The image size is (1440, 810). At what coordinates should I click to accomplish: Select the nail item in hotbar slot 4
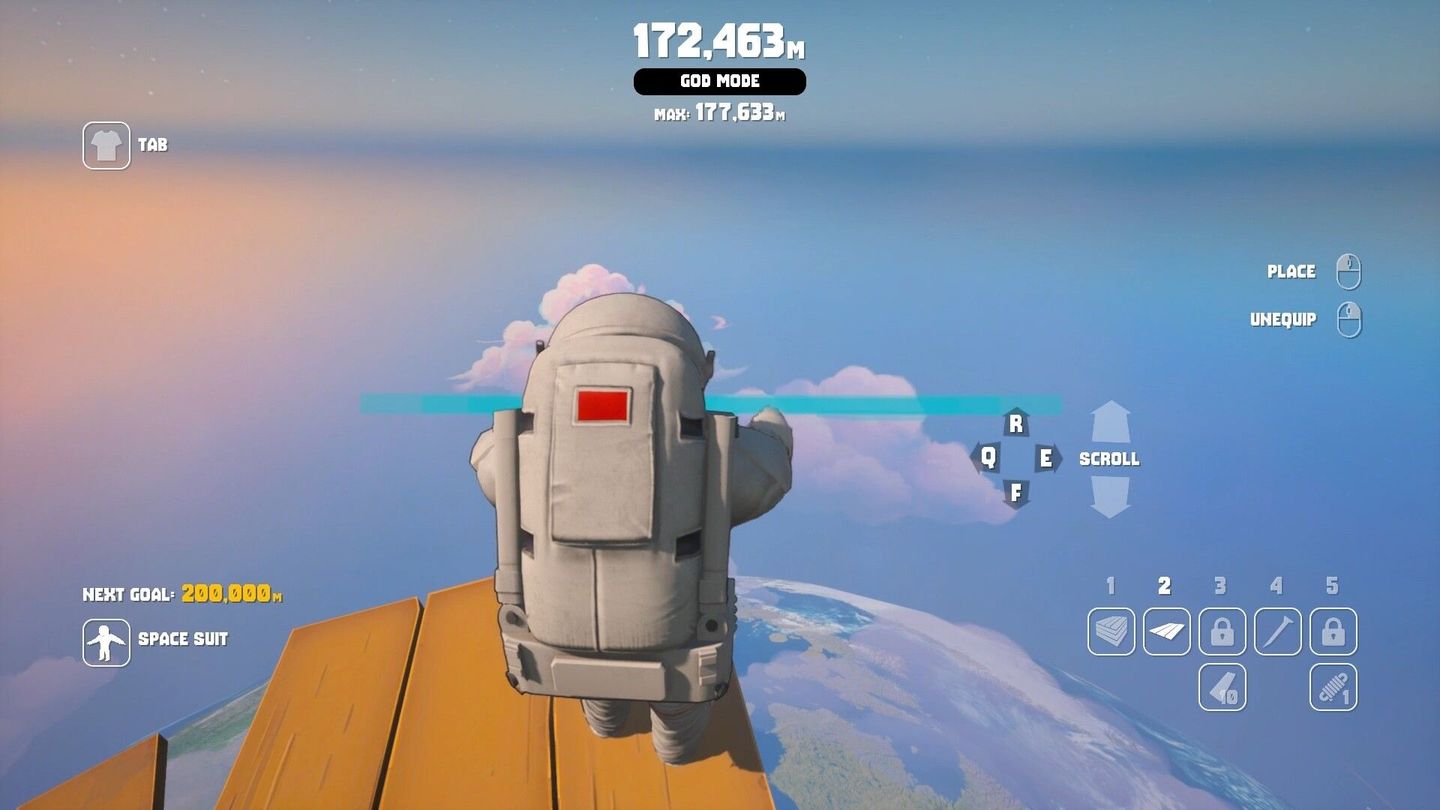coord(1276,632)
